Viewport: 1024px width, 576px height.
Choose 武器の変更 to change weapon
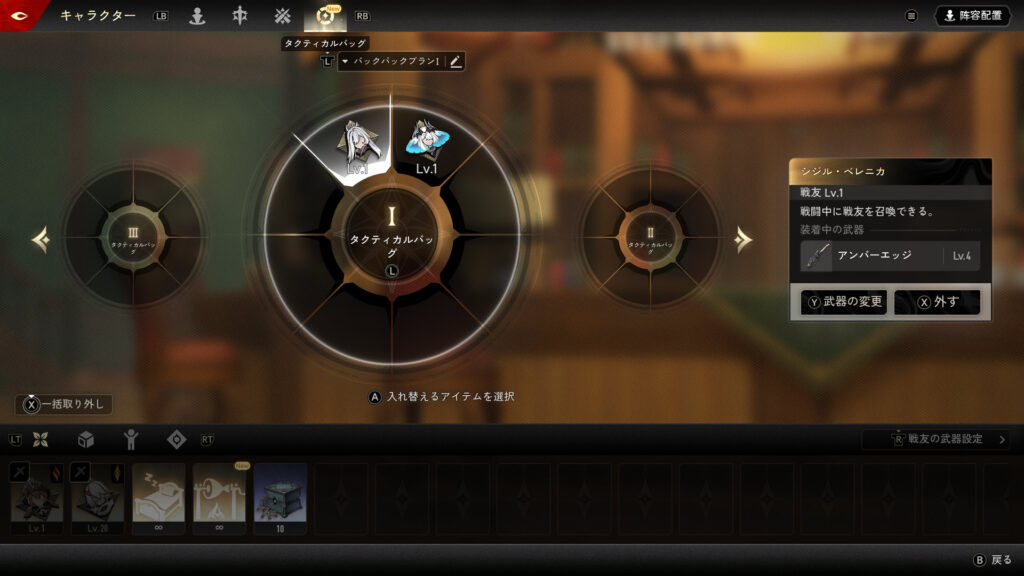[844, 302]
